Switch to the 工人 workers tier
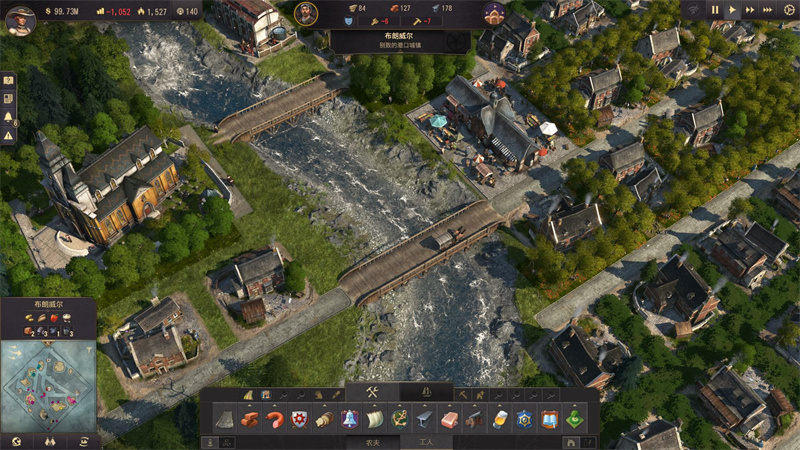The height and width of the screenshot is (450, 800). 427,441
